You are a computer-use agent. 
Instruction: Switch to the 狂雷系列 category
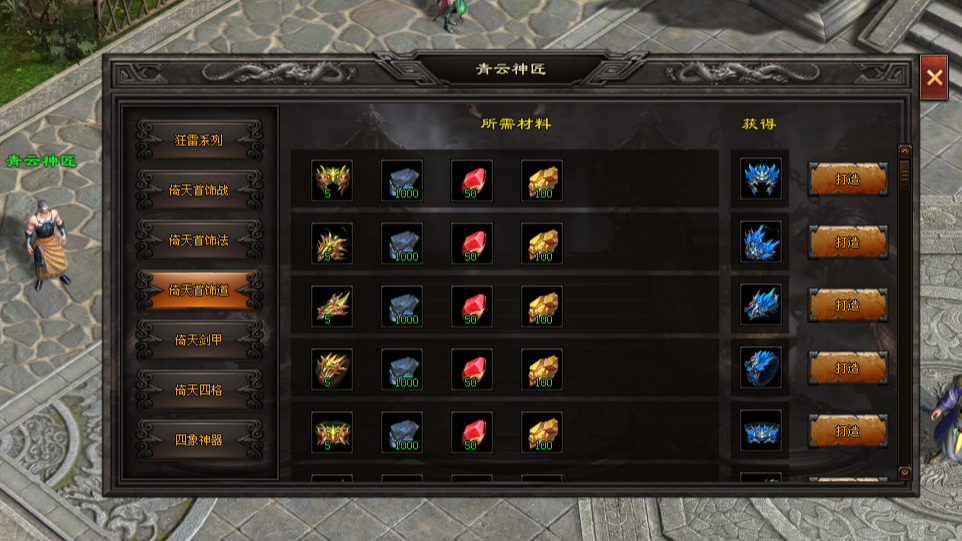click(x=199, y=140)
